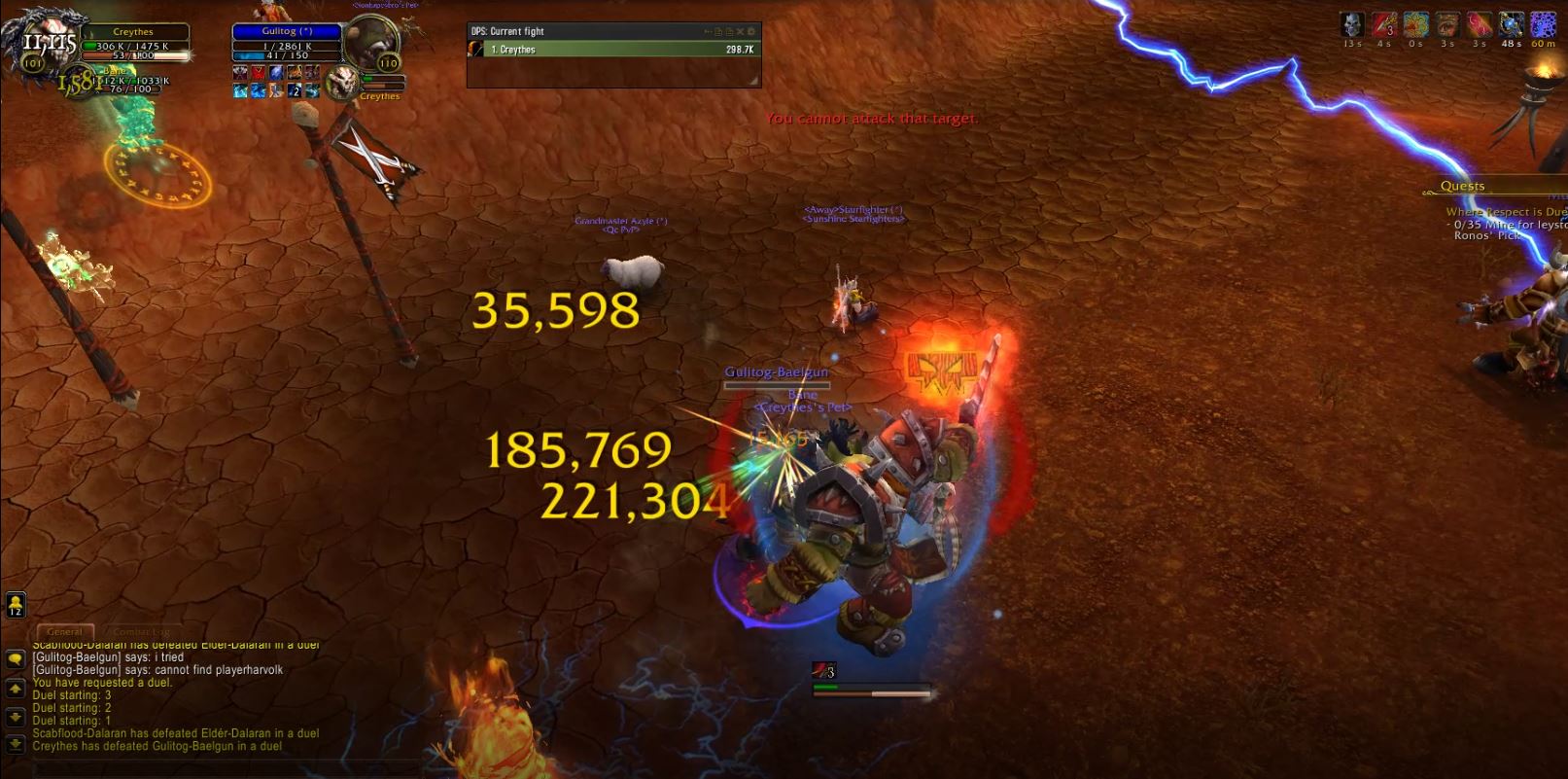Open the DPS meter settings gear
This screenshot has width=1568, height=779.
click(750, 31)
